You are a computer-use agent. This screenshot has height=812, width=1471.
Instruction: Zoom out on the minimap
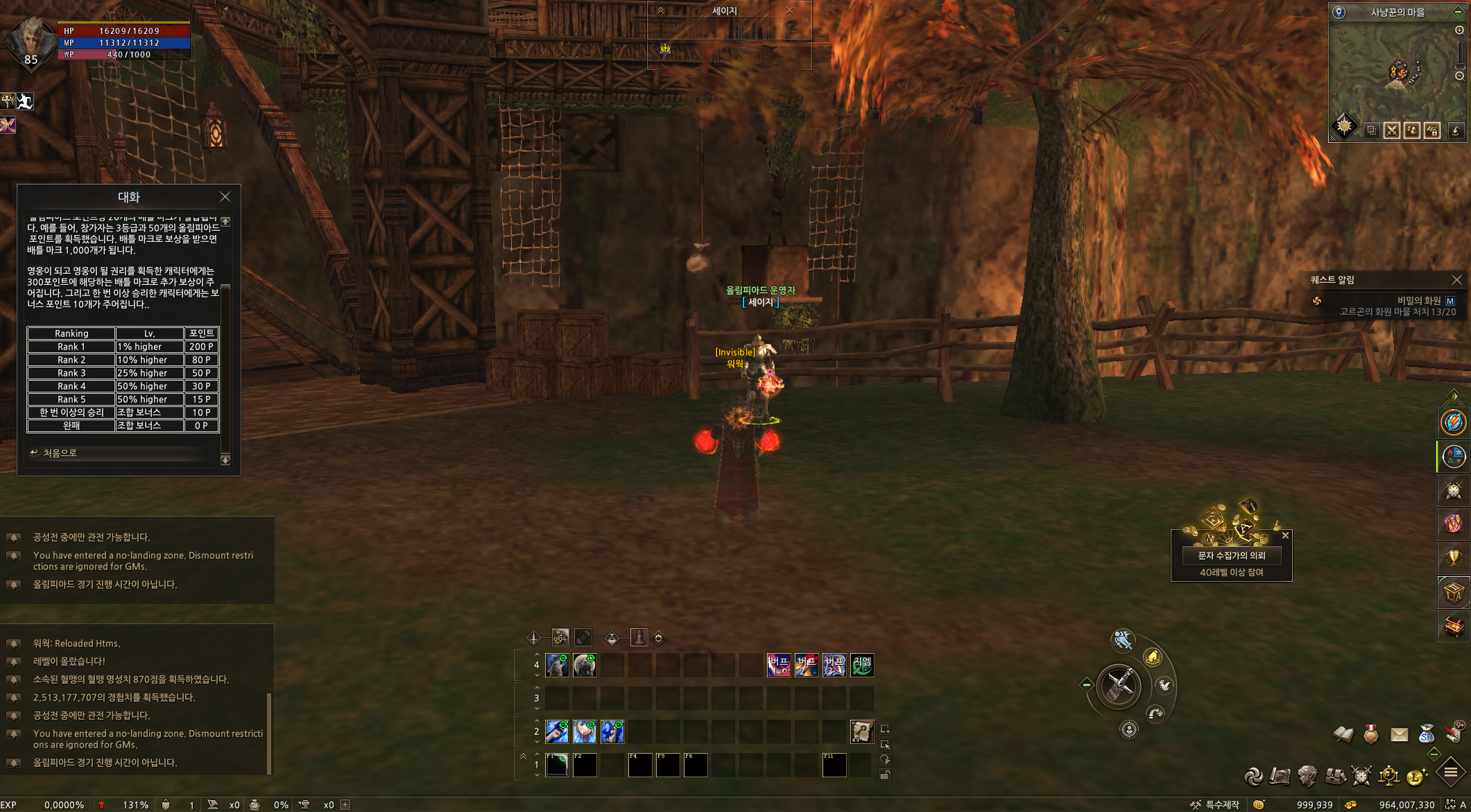point(1459,76)
